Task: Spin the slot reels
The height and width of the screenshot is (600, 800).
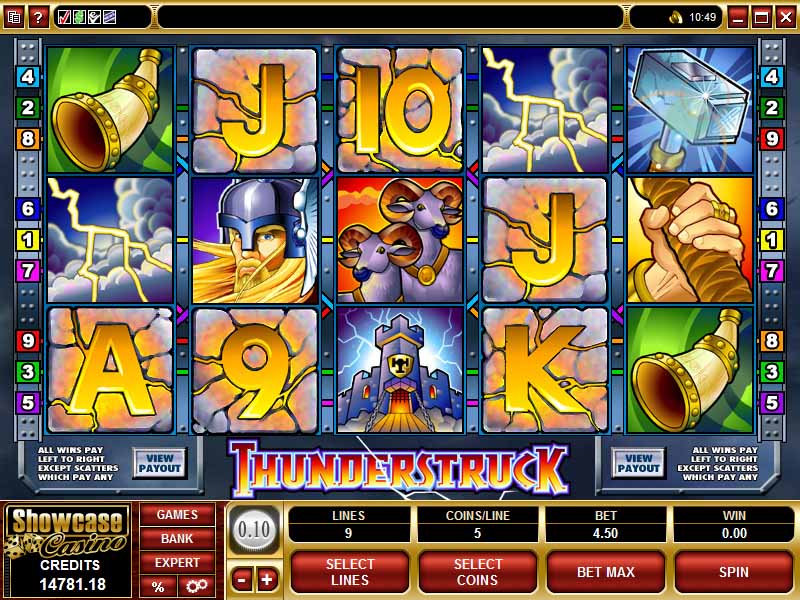Action: coord(733,572)
